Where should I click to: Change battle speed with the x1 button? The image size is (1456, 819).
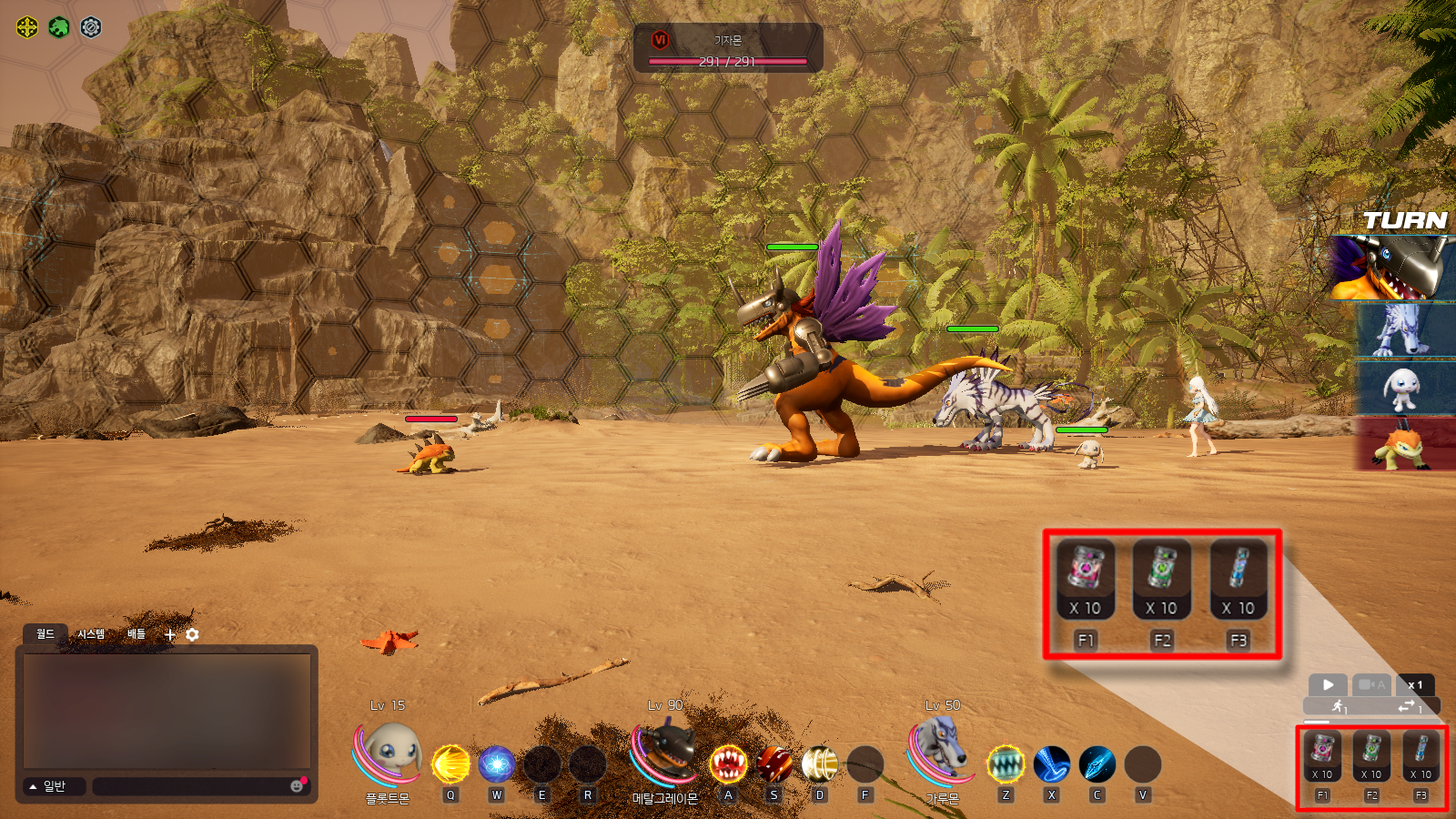tap(1415, 684)
